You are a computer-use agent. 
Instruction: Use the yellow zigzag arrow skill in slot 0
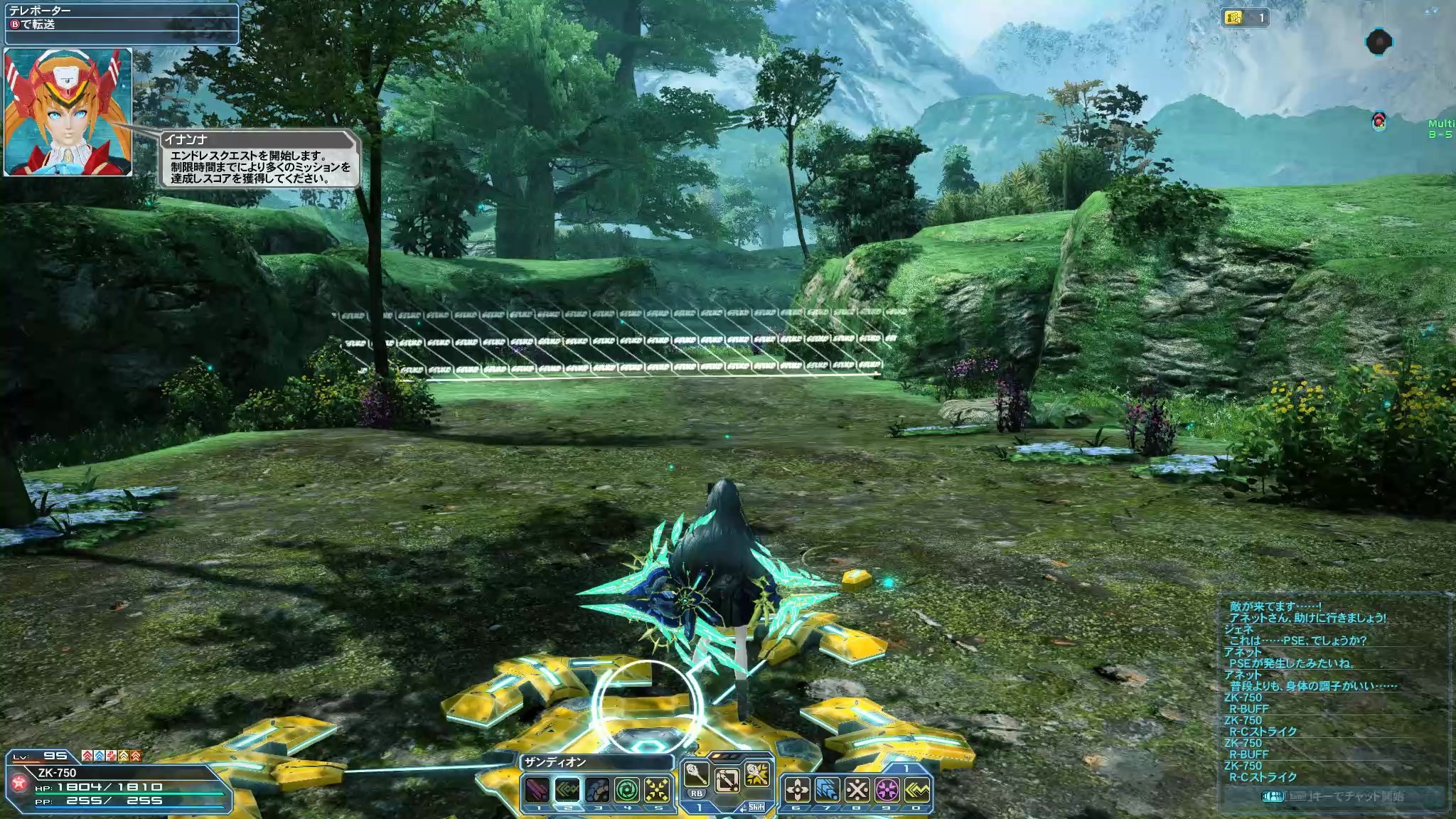click(x=917, y=790)
